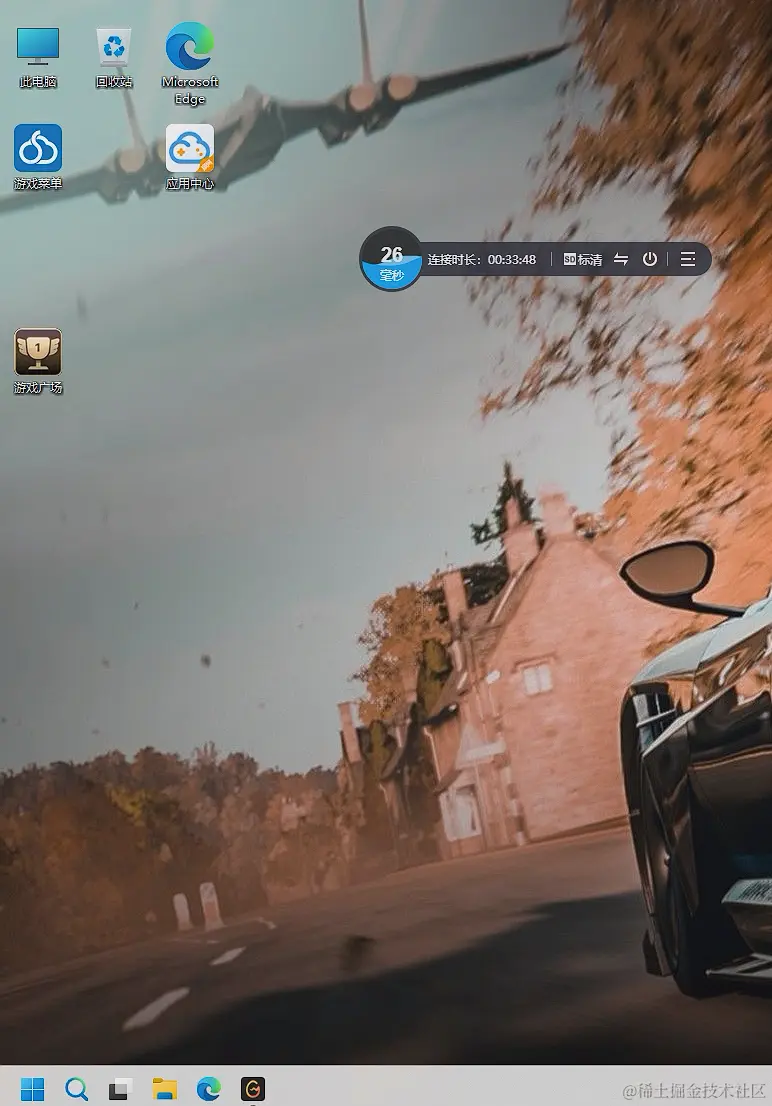Open the overlay's three-line menu
The width and height of the screenshot is (772, 1106).
[688, 260]
